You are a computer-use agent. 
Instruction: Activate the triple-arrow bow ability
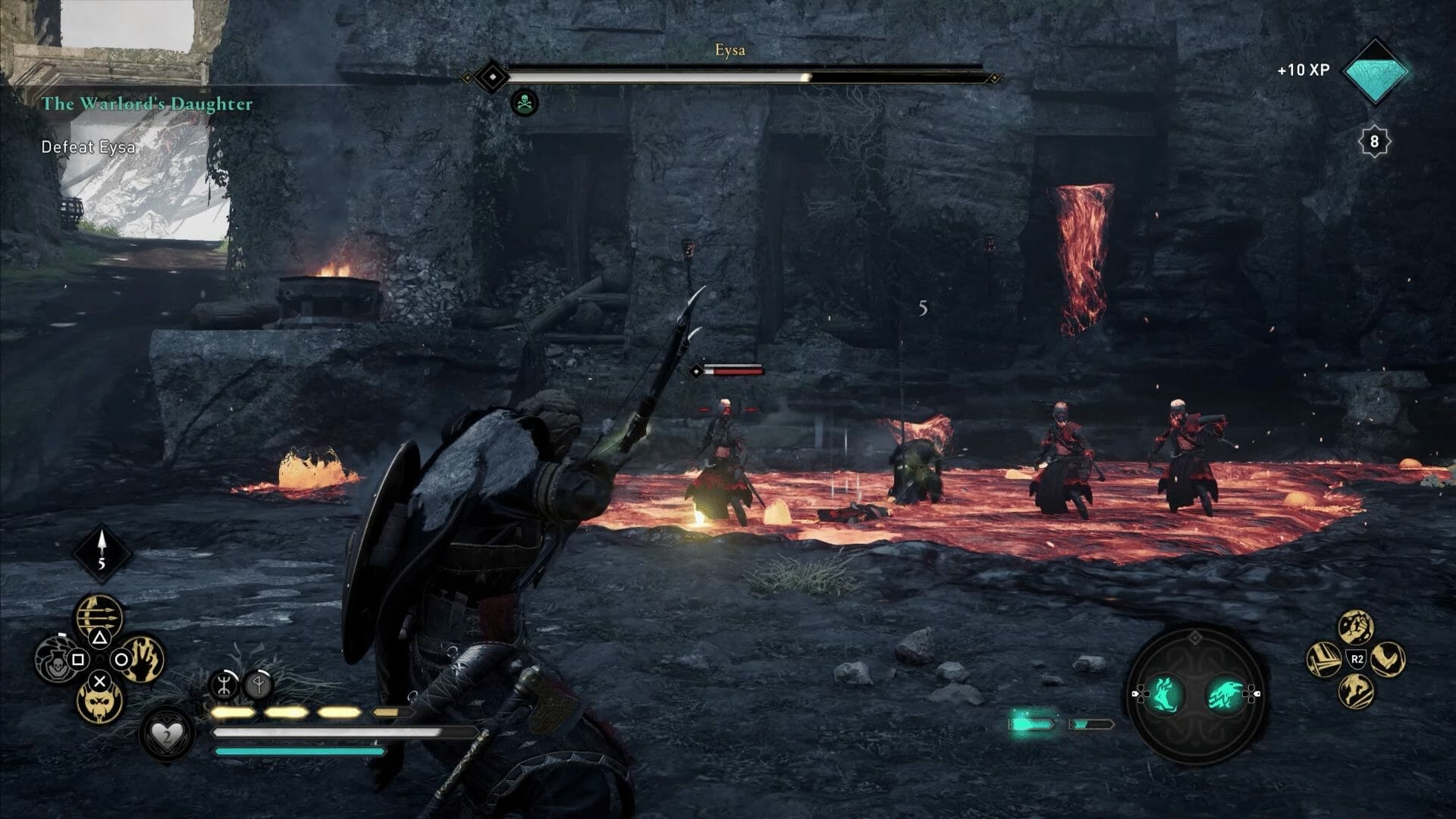99,617
